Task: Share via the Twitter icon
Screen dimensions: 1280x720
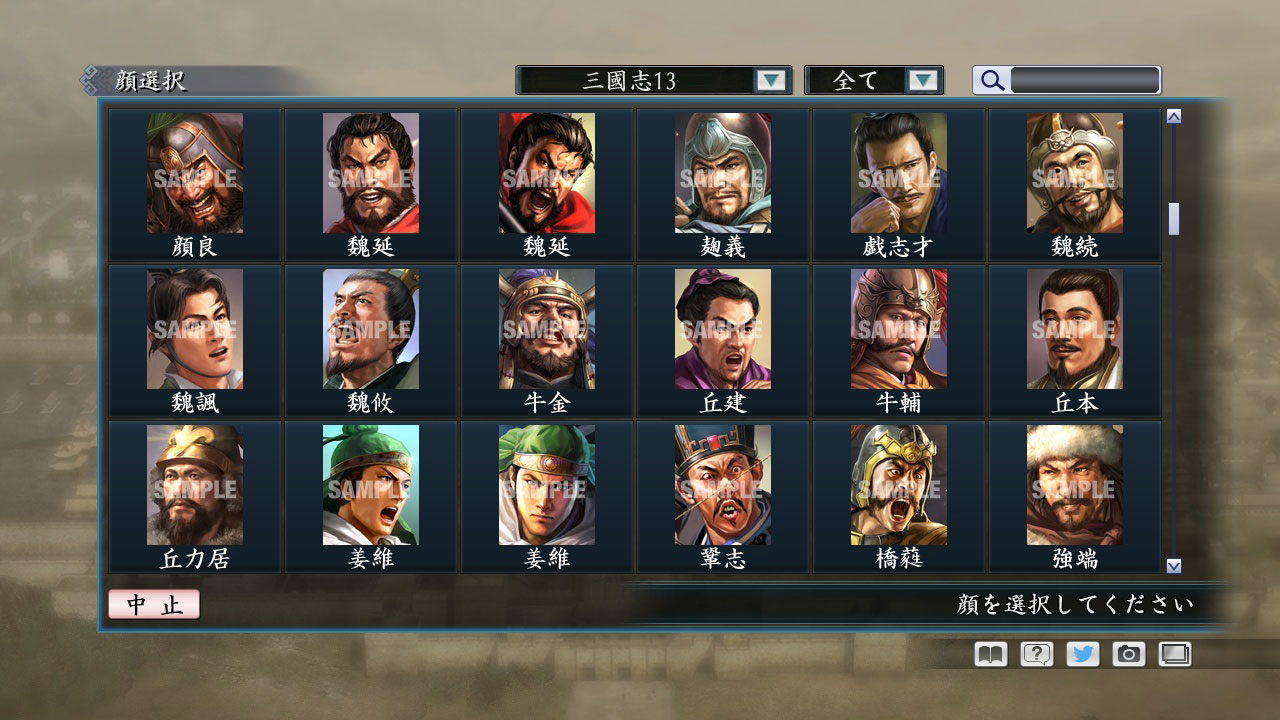Action: (1081, 653)
